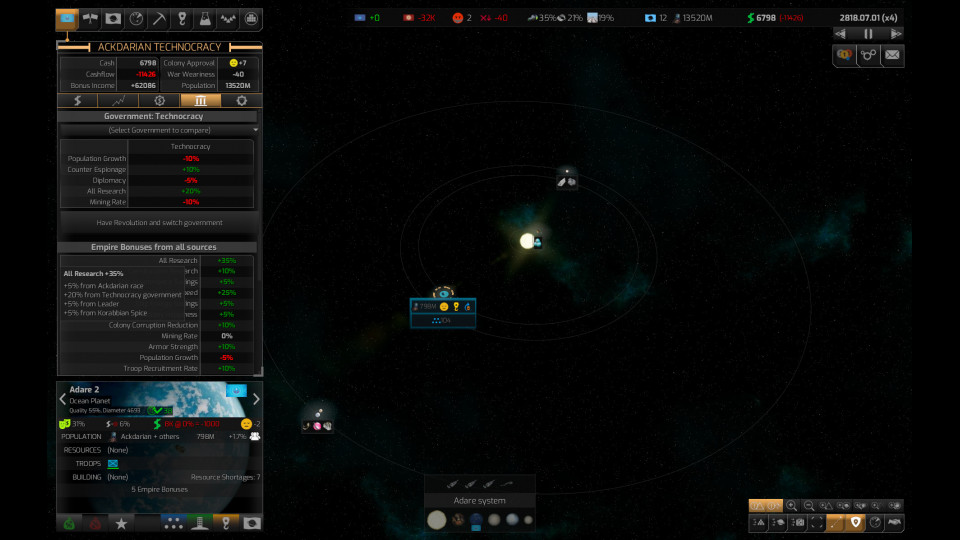The image size is (960, 540).
Task: Switch to the government building tab
Action: point(200,101)
